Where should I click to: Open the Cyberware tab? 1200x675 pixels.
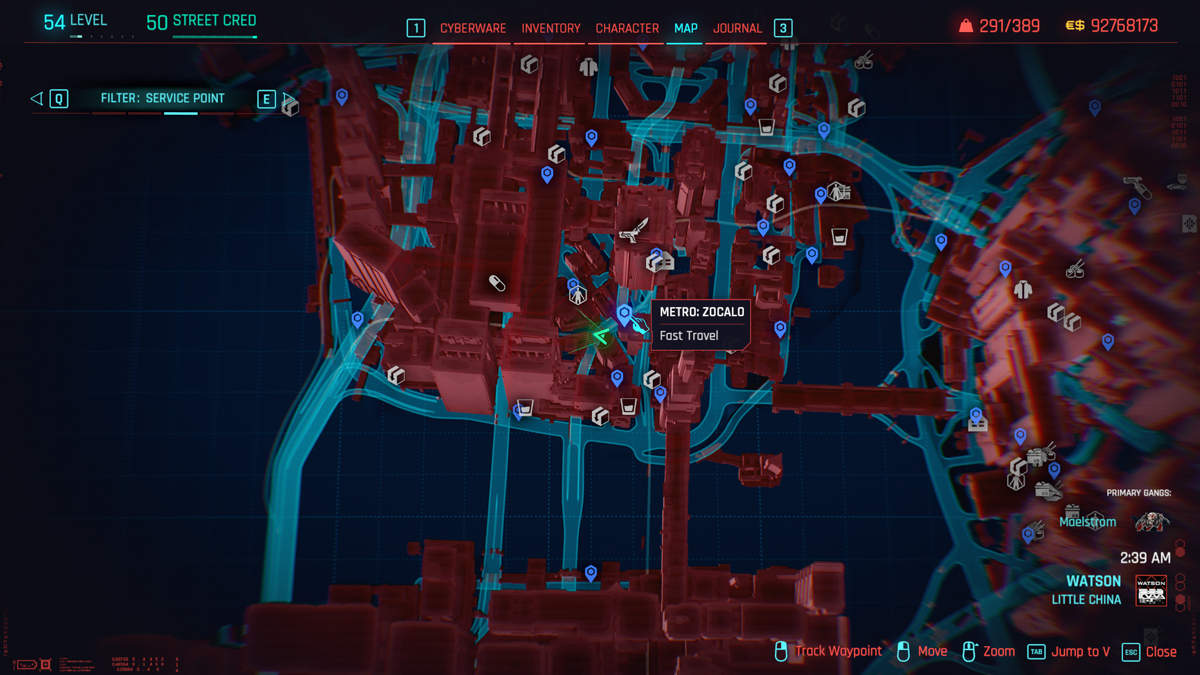473,28
